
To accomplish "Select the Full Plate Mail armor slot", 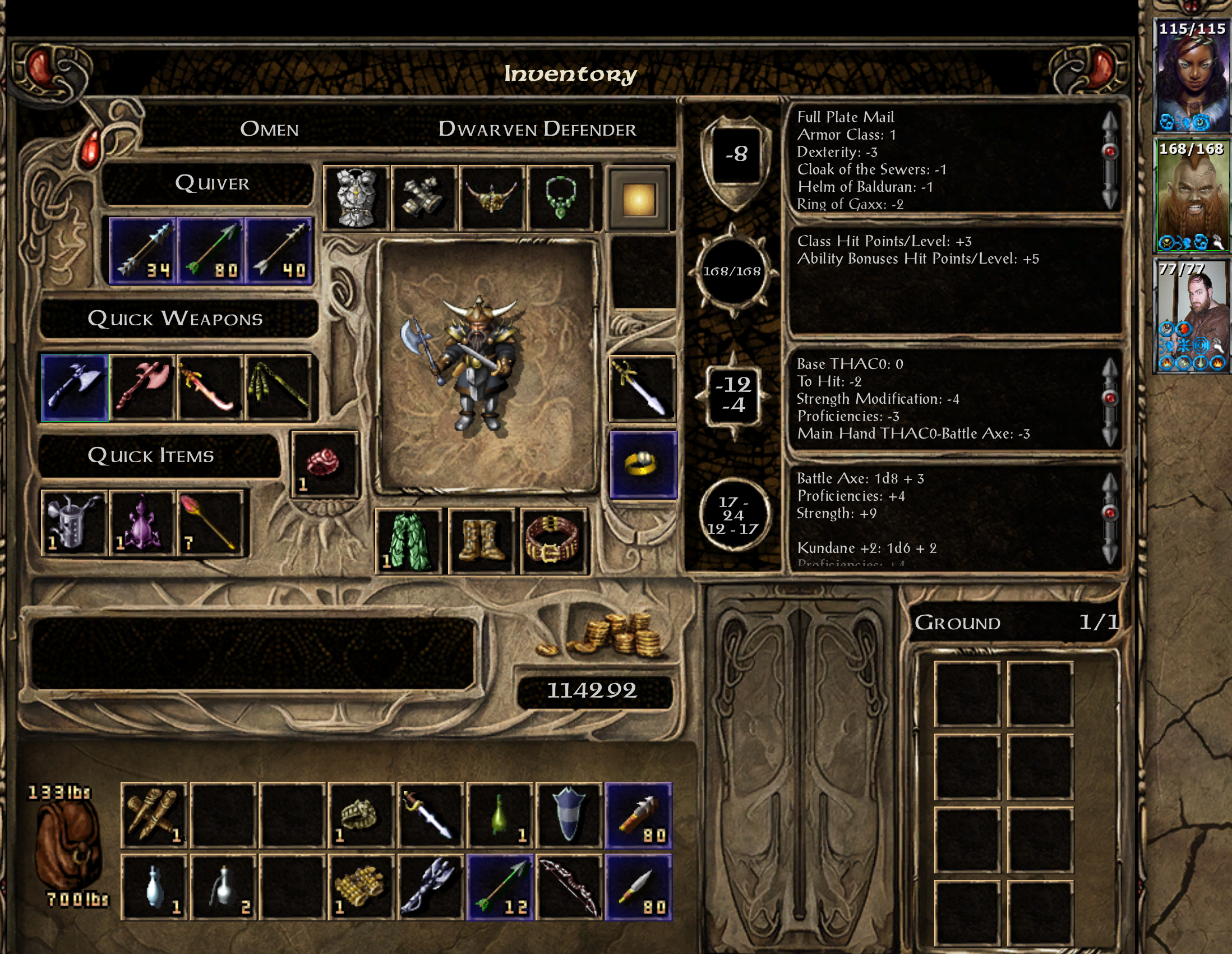I will (x=356, y=198).
